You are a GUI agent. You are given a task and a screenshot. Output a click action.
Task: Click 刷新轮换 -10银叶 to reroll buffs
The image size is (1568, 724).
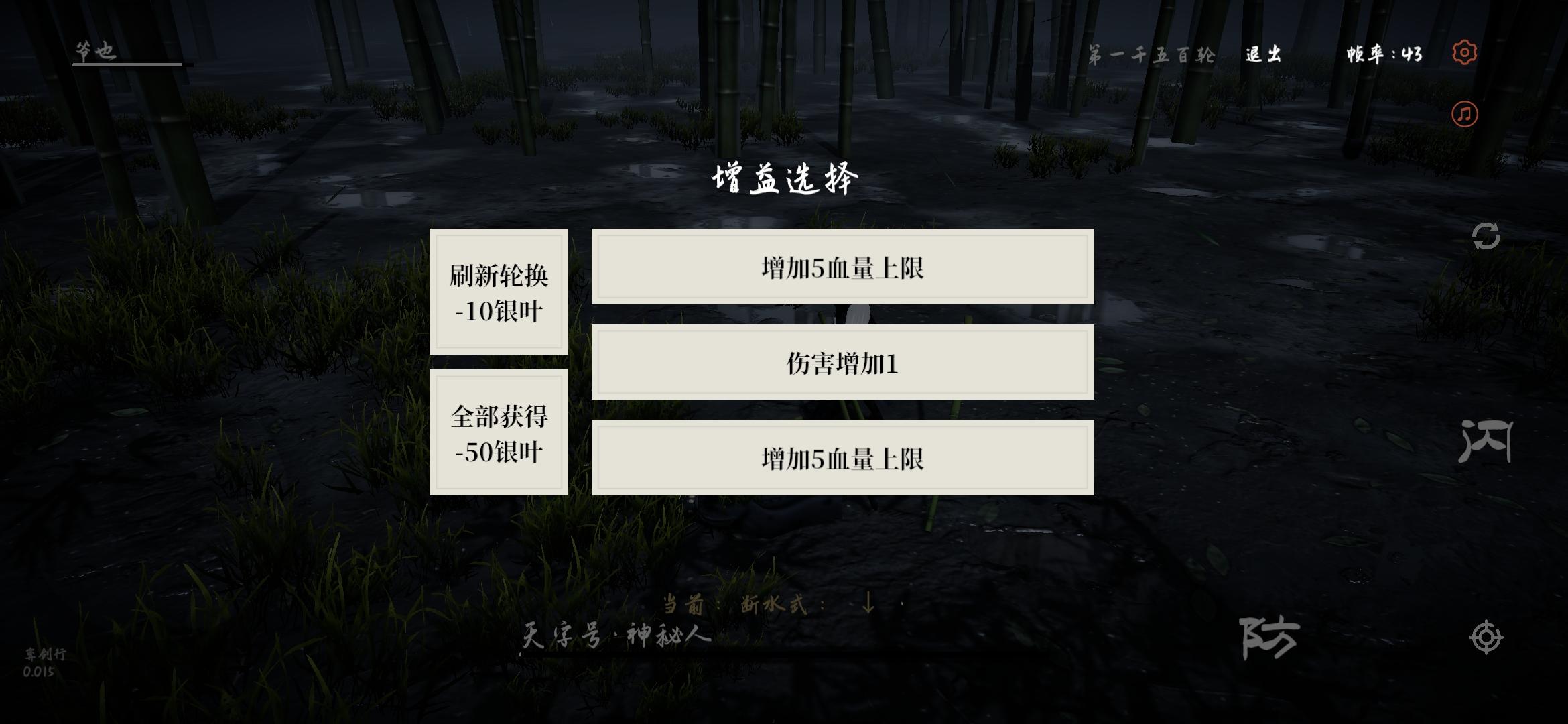500,293
